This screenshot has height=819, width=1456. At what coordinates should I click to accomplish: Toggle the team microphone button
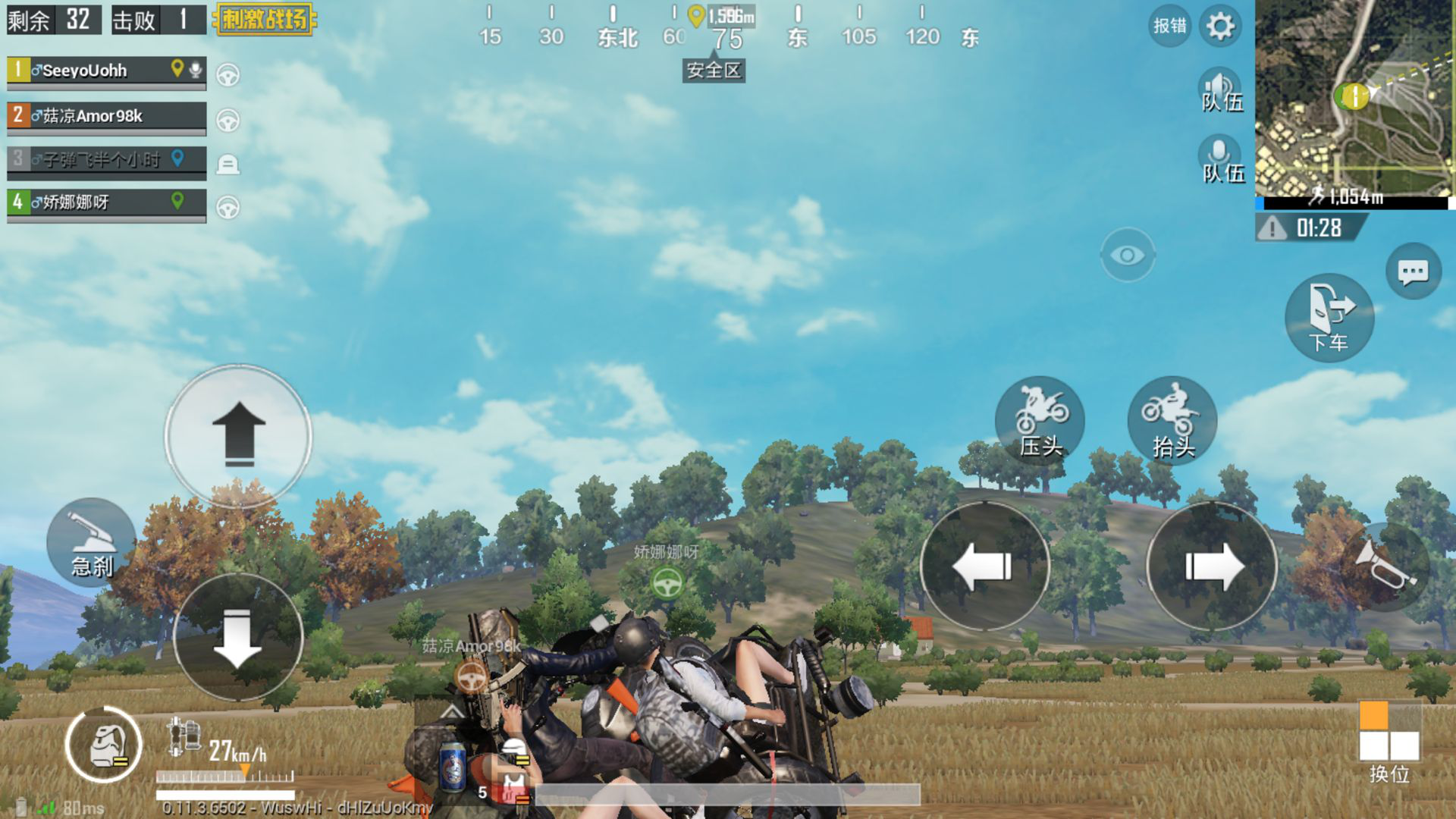coord(1219,161)
